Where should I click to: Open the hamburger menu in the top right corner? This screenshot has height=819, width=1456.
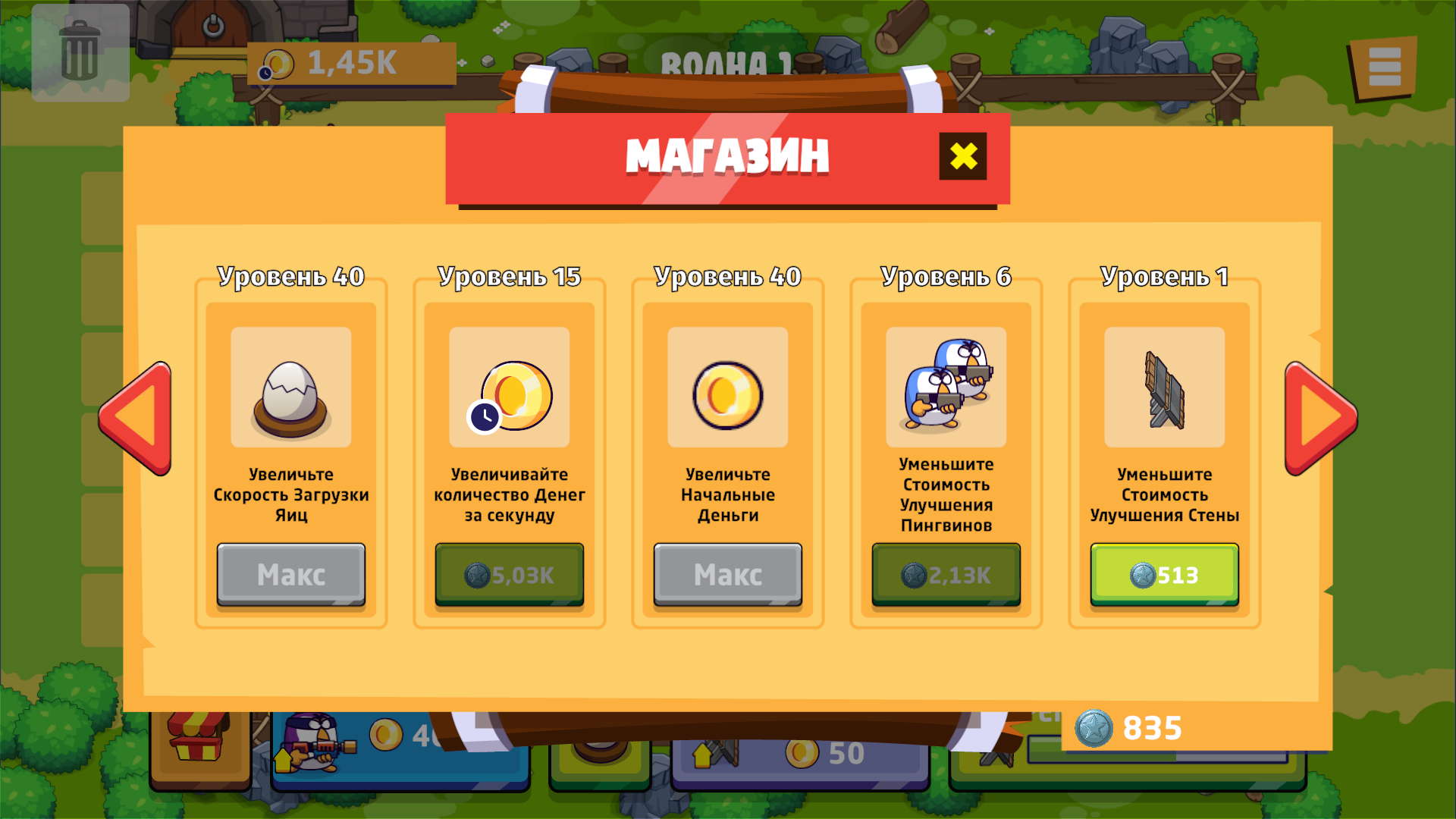pyautogui.click(x=1383, y=66)
